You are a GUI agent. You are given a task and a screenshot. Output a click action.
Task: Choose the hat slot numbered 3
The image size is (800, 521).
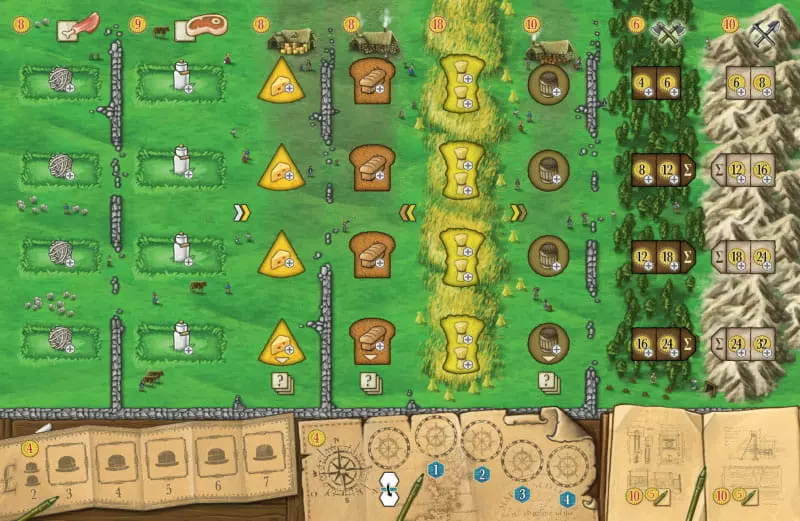click(67, 461)
